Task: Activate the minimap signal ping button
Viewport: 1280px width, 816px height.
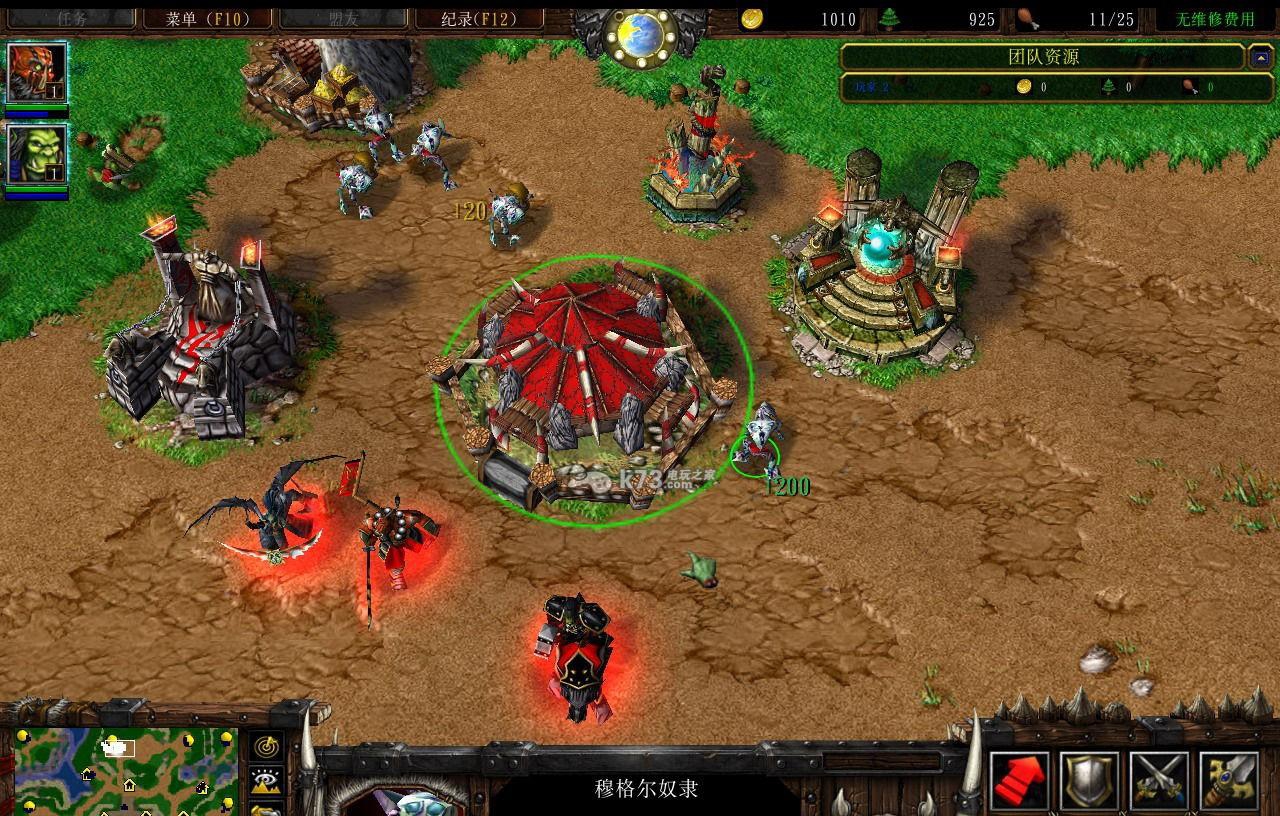Action: [266, 747]
